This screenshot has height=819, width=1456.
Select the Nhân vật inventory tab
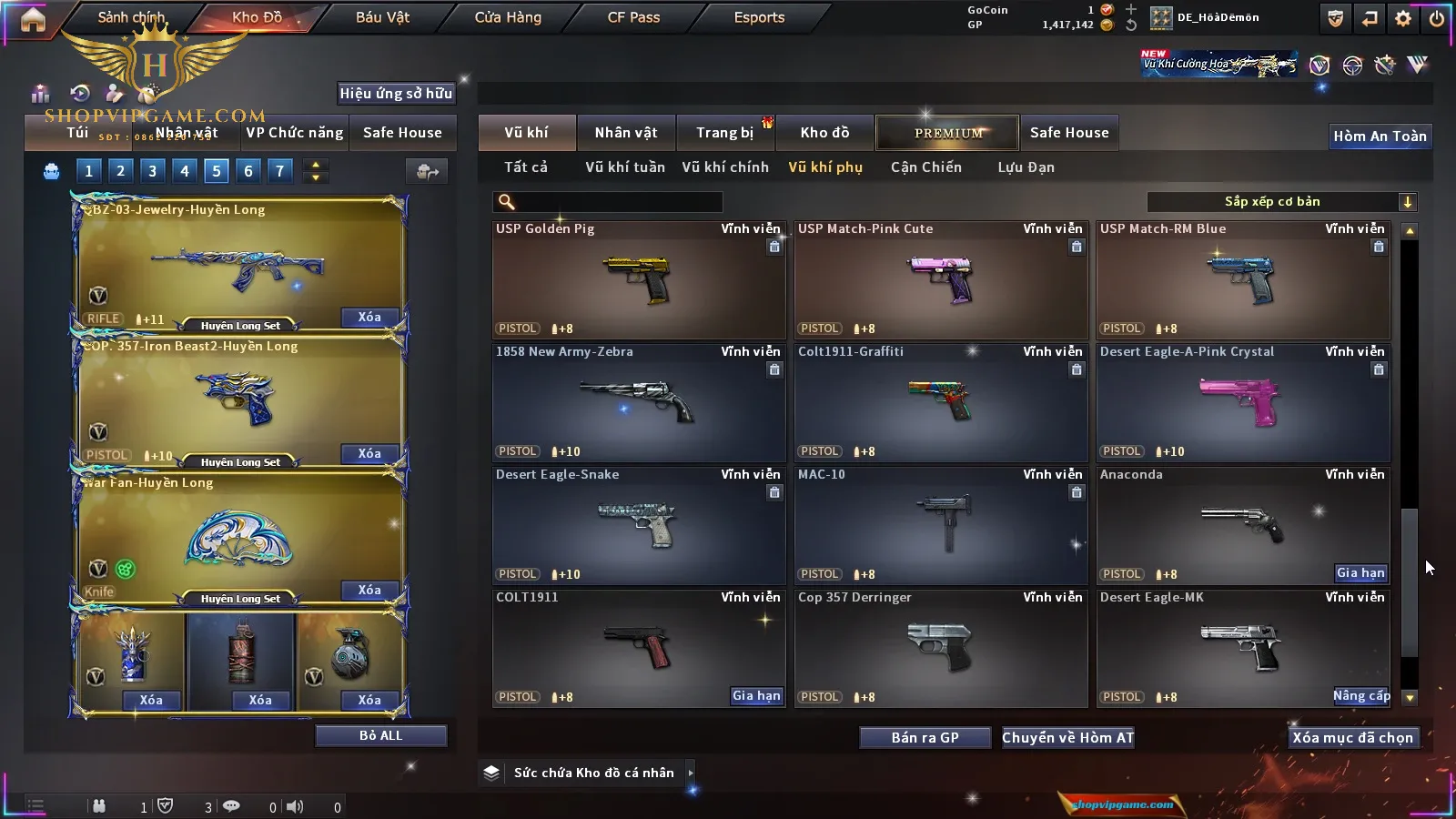click(625, 133)
